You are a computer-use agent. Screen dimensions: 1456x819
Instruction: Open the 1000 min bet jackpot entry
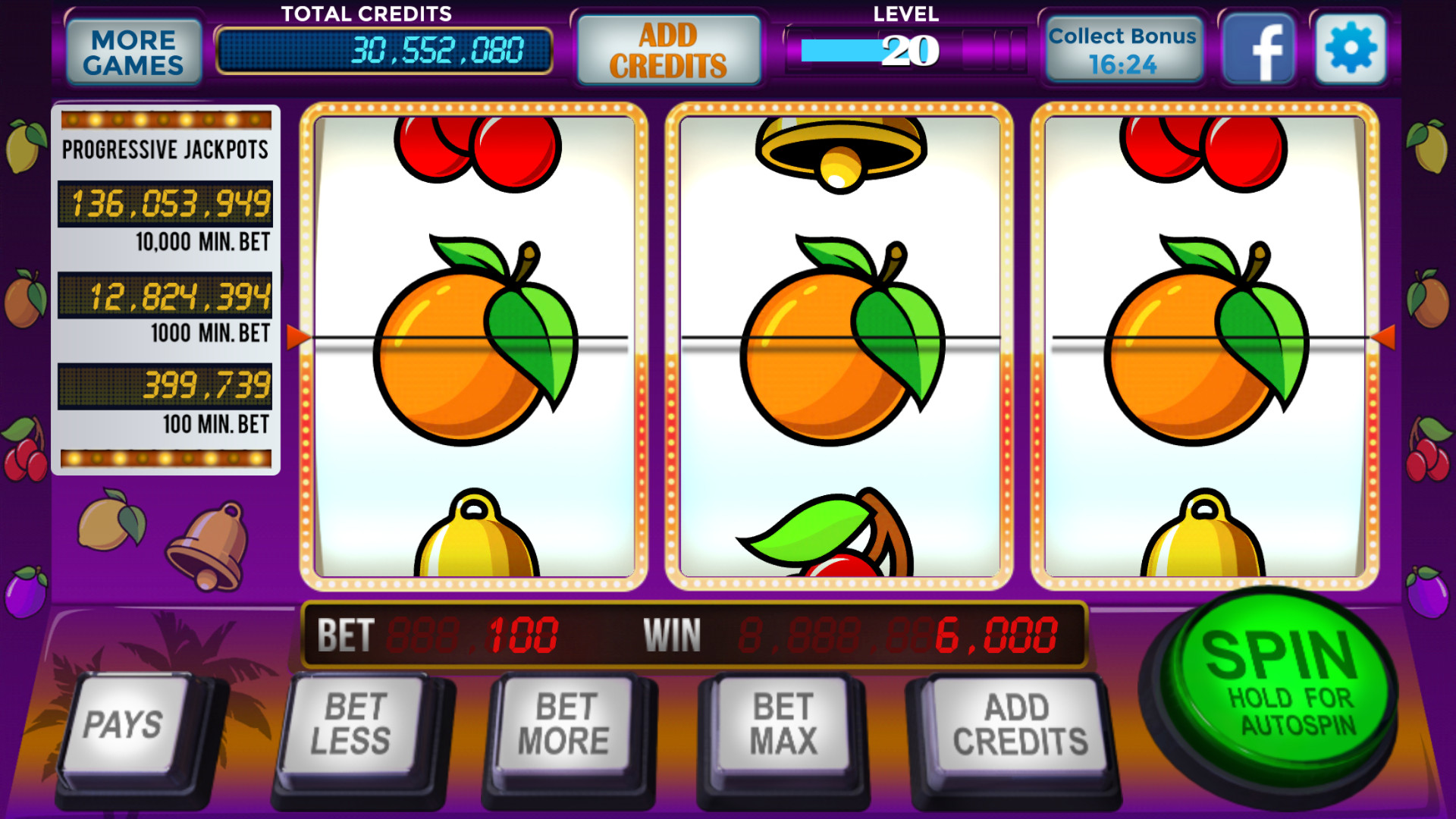168,298
